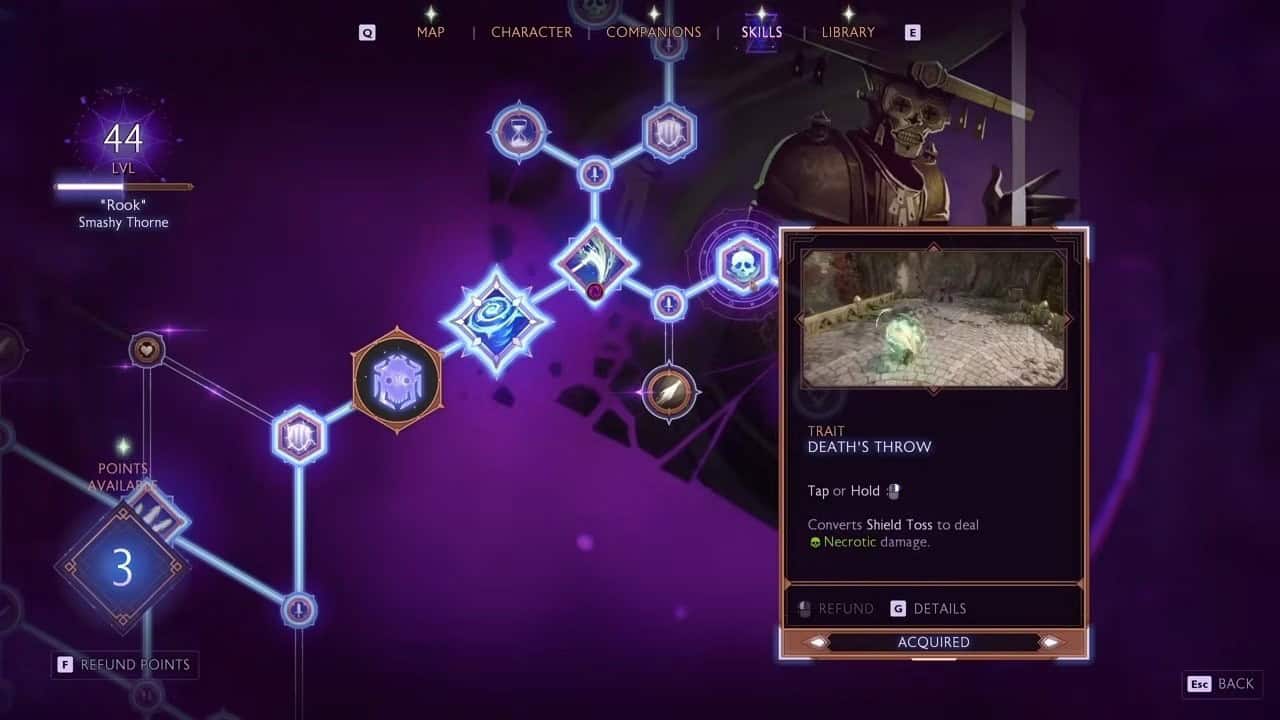Screen dimensions: 1280x720
Task: Switch to the COMPANIONS tab
Action: pyautogui.click(x=652, y=32)
